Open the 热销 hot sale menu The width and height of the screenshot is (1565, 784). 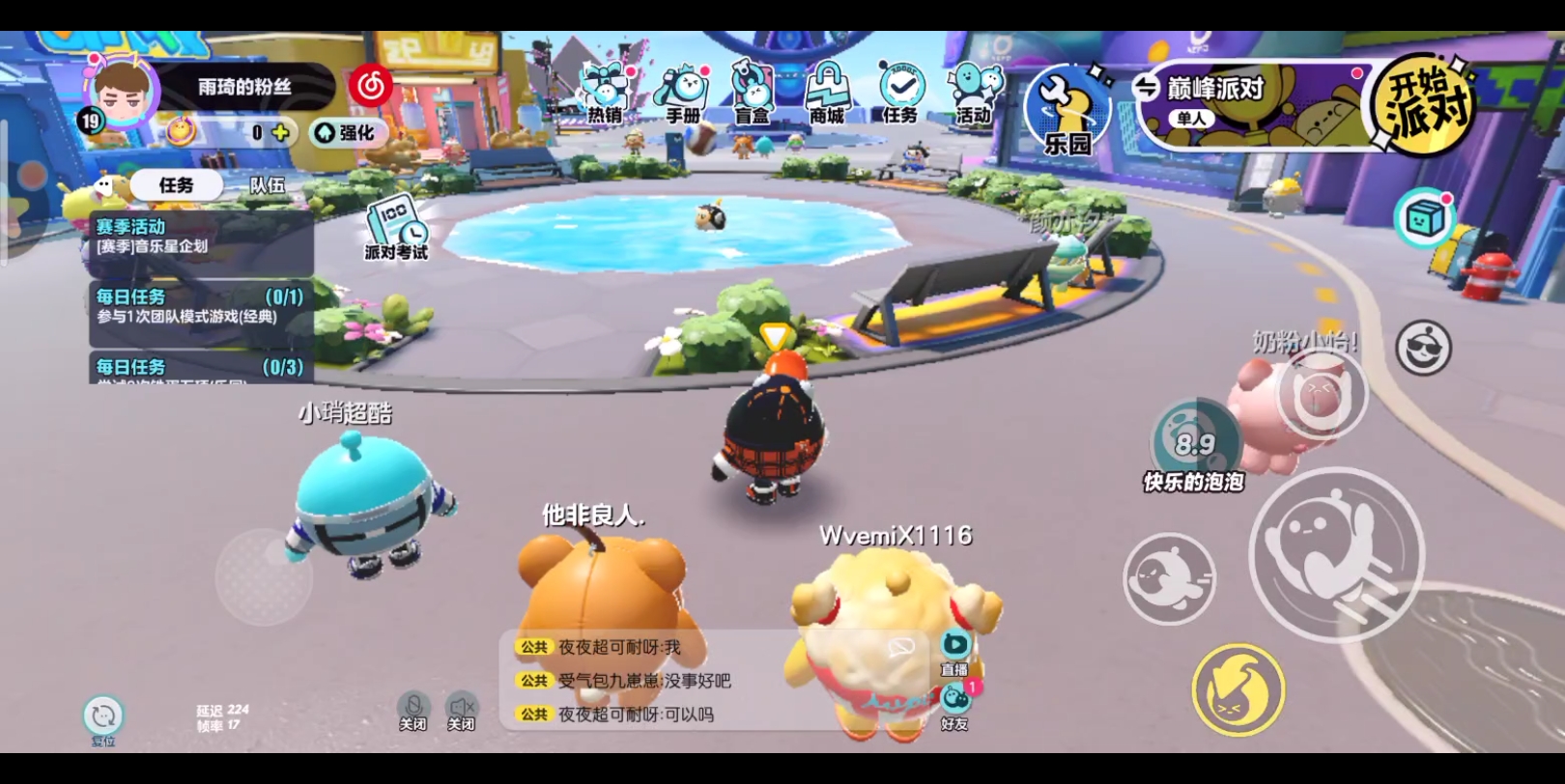click(x=606, y=94)
